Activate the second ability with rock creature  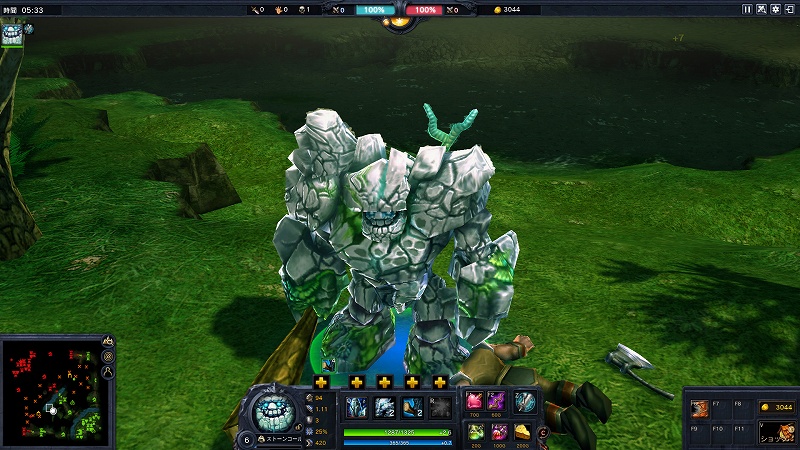point(385,406)
